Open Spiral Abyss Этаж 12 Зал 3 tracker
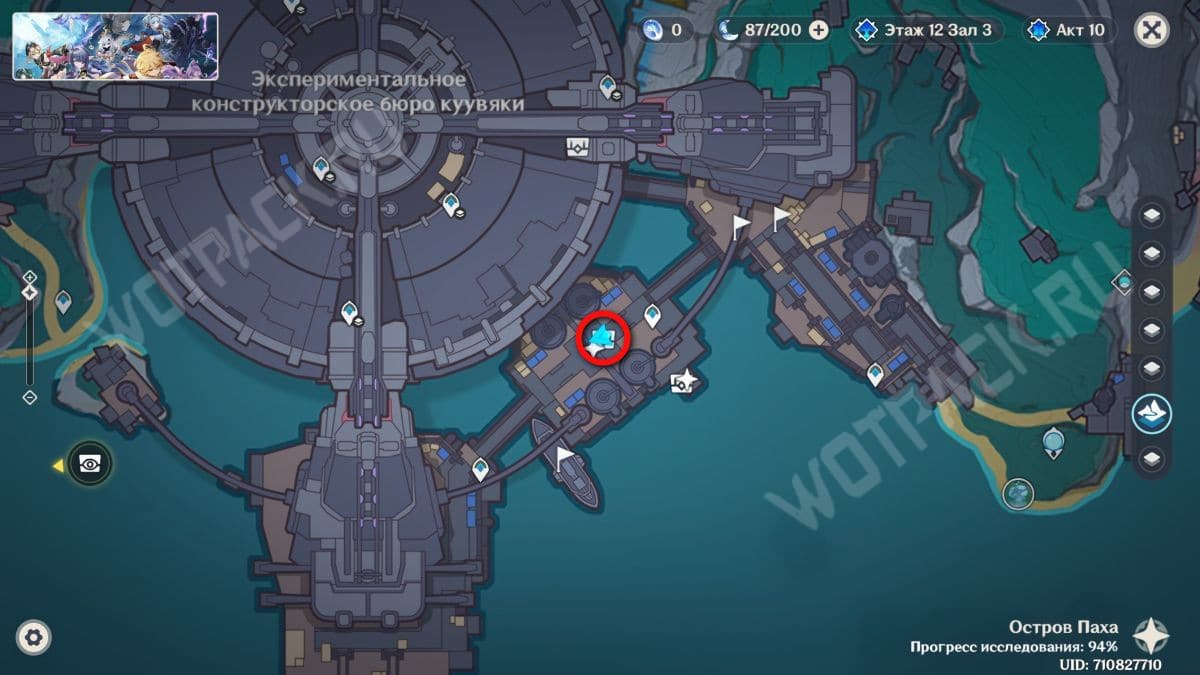This screenshot has height=675, width=1200. [x=926, y=30]
